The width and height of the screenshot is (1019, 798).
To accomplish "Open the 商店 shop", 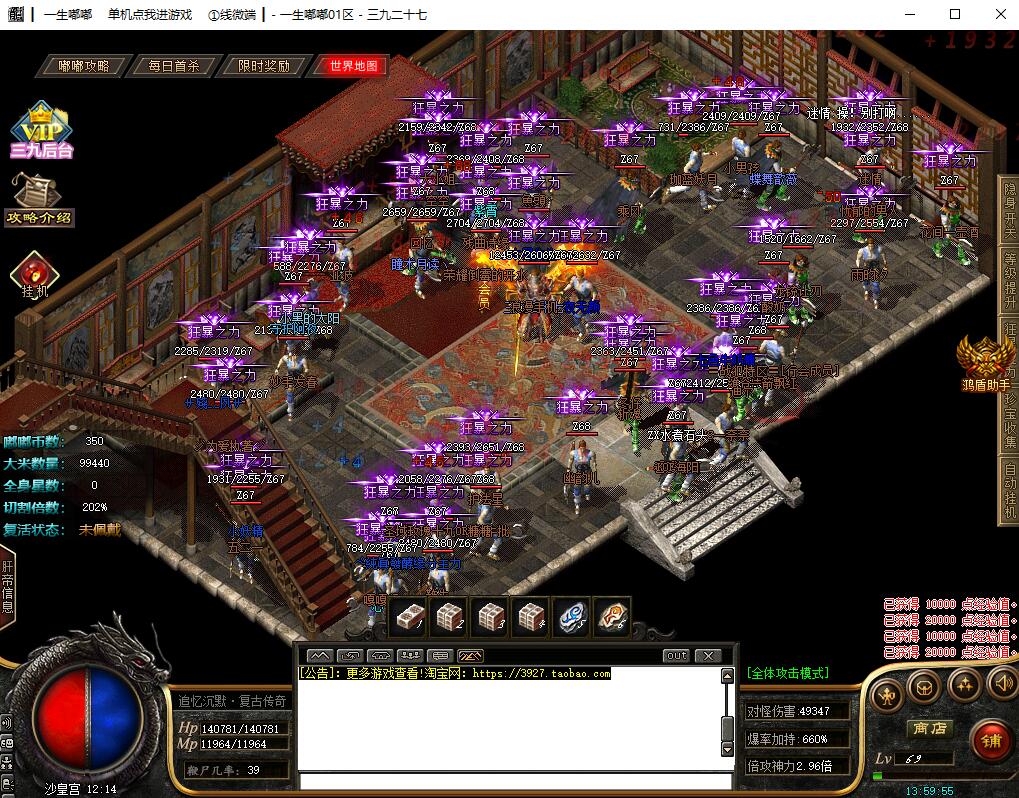I will click(928, 728).
